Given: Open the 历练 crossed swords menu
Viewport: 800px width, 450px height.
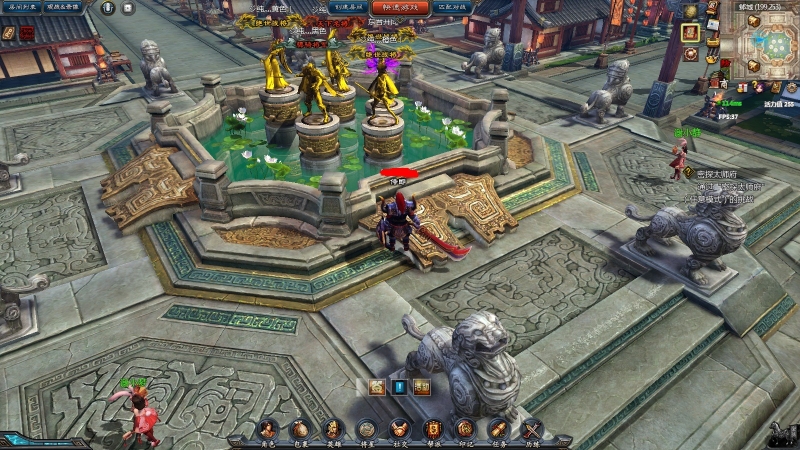Looking at the screenshot, I should tap(531, 430).
